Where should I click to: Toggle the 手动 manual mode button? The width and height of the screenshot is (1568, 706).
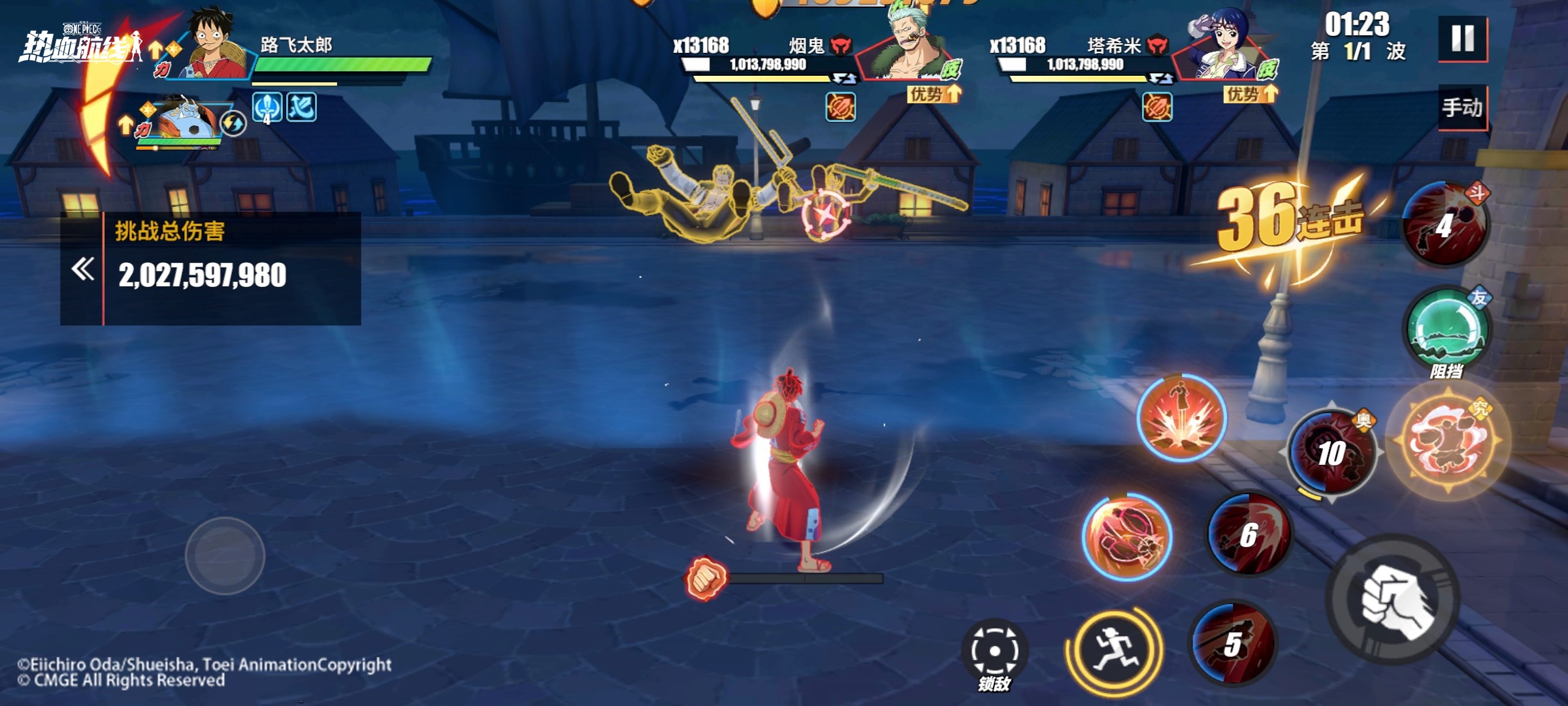(1462, 108)
